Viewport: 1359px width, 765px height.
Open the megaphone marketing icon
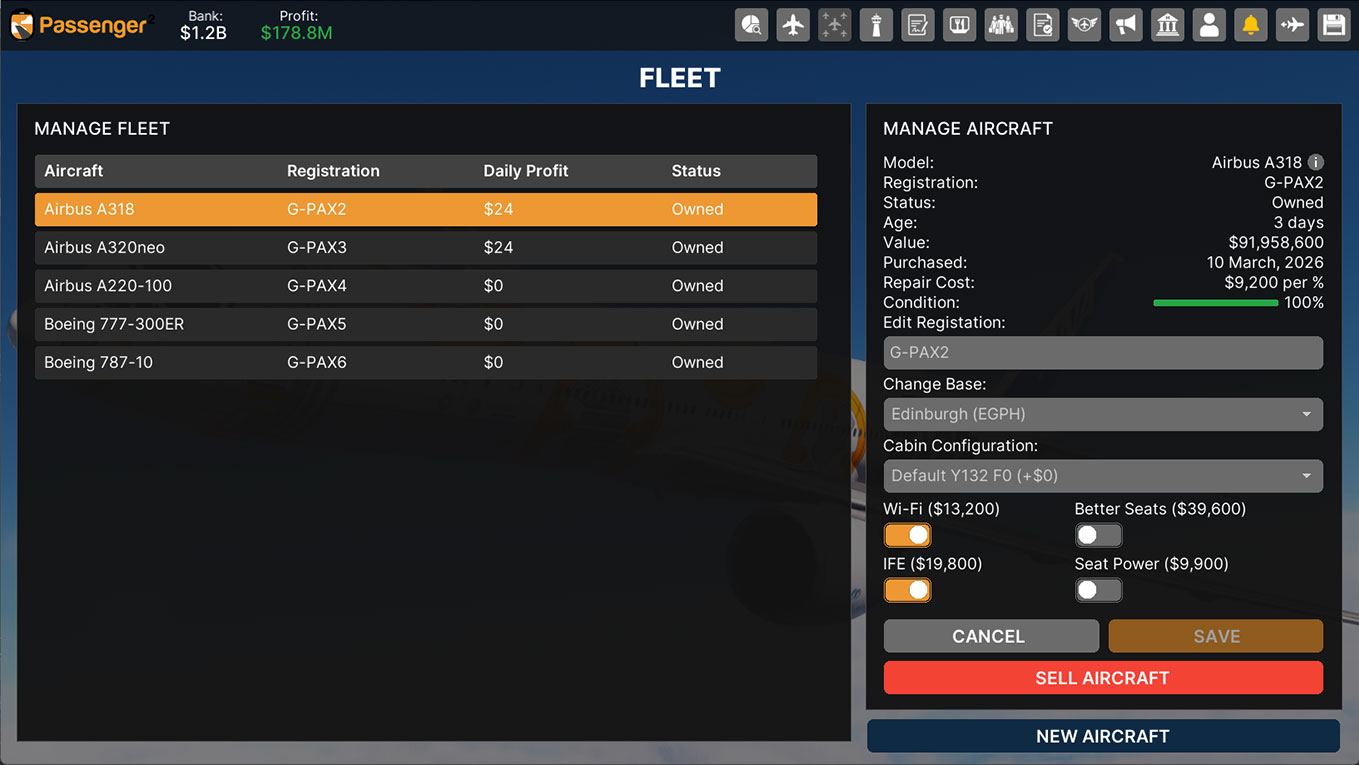coord(1126,25)
